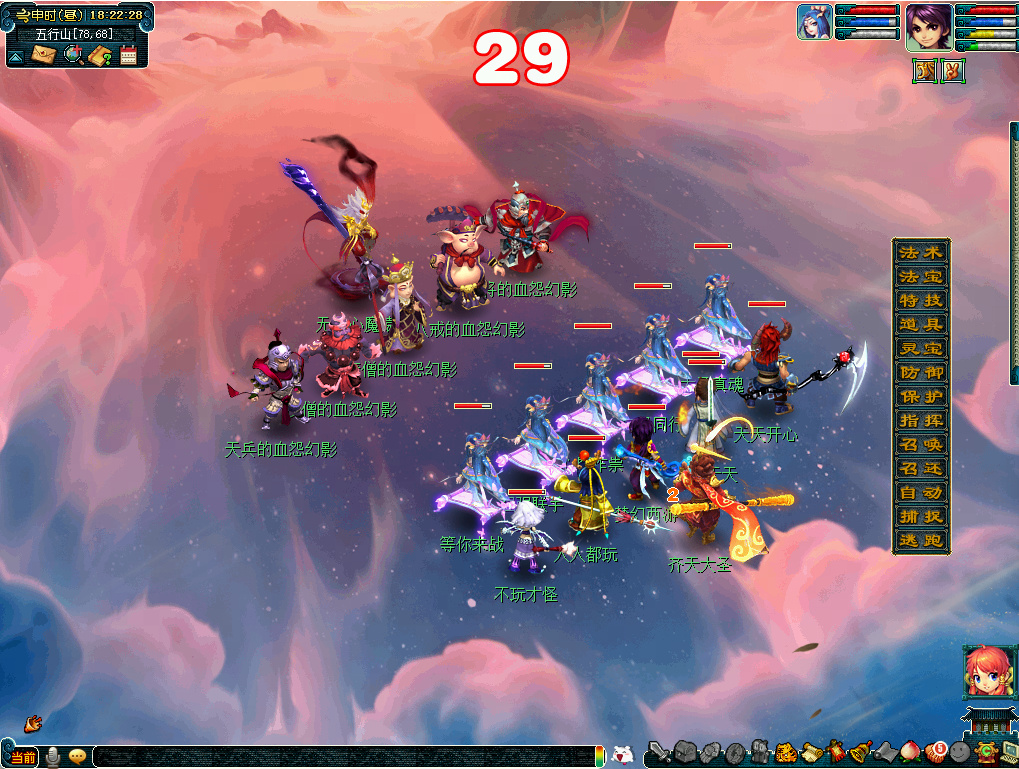Image resolution: width=1019 pixels, height=769 pixels.
Task: Click the peach icon in bottom toolbar
Action: click(x=910, y=752)
